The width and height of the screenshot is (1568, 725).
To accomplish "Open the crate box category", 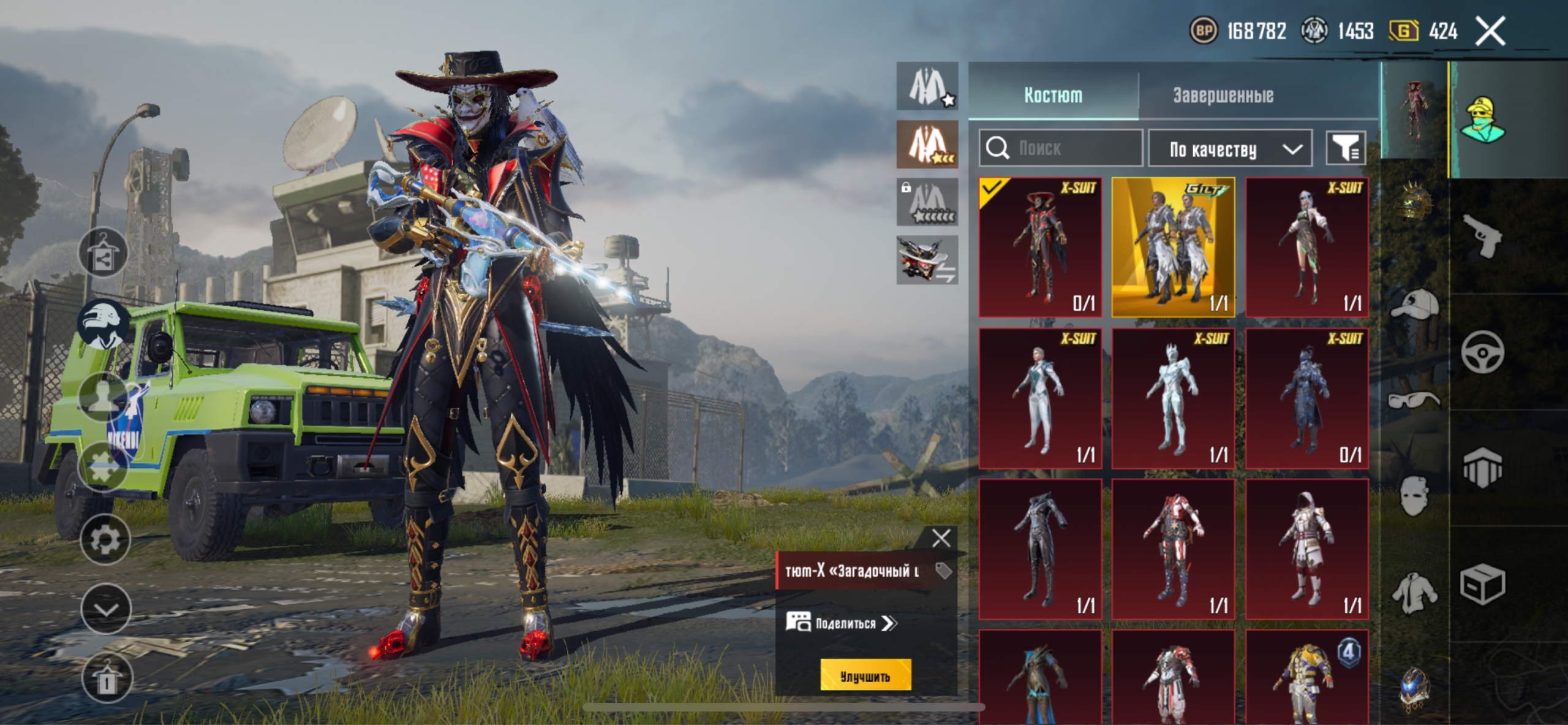I will 1482,584.
